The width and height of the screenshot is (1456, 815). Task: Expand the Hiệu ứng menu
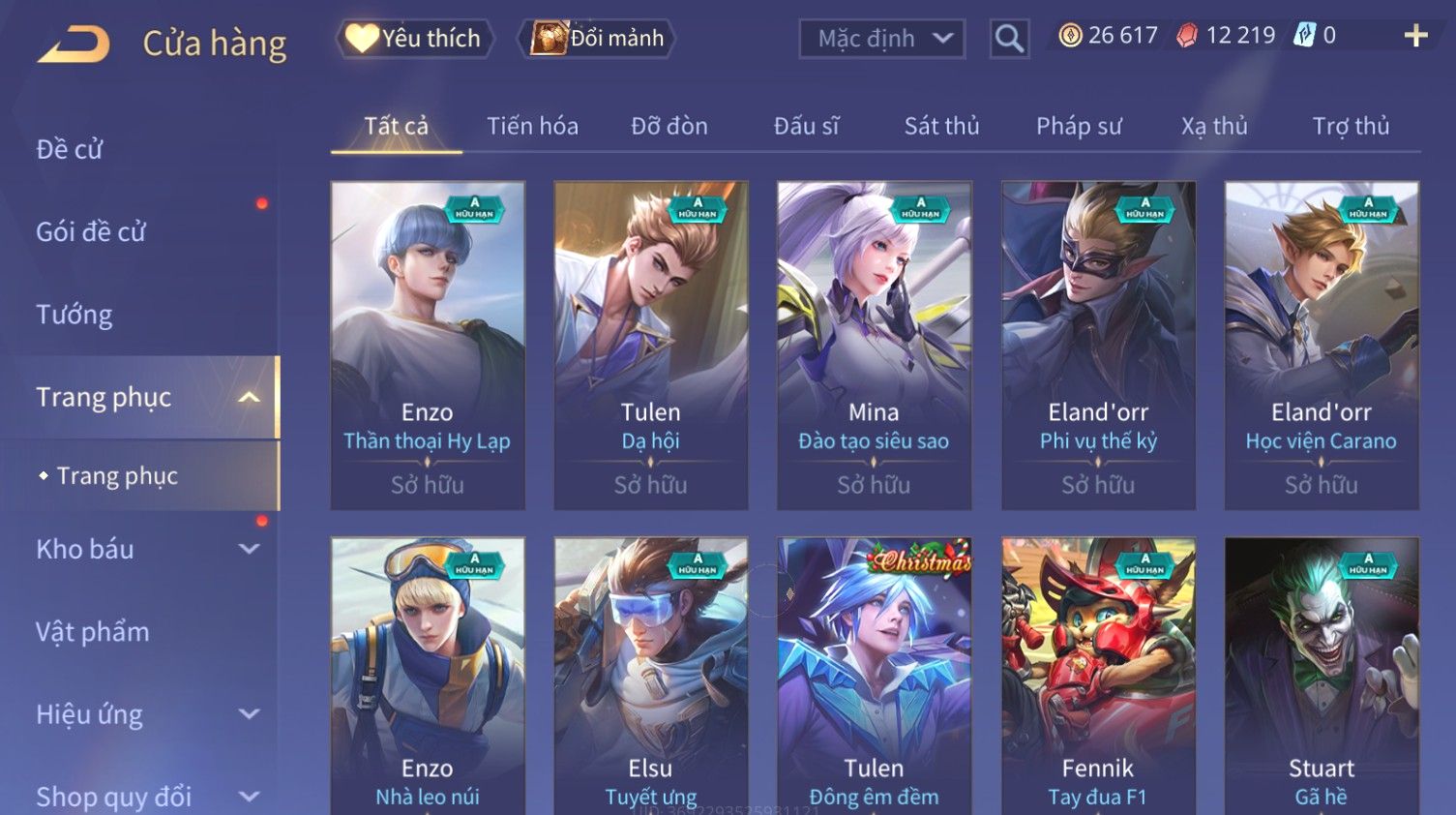click(x=145, y=714)
